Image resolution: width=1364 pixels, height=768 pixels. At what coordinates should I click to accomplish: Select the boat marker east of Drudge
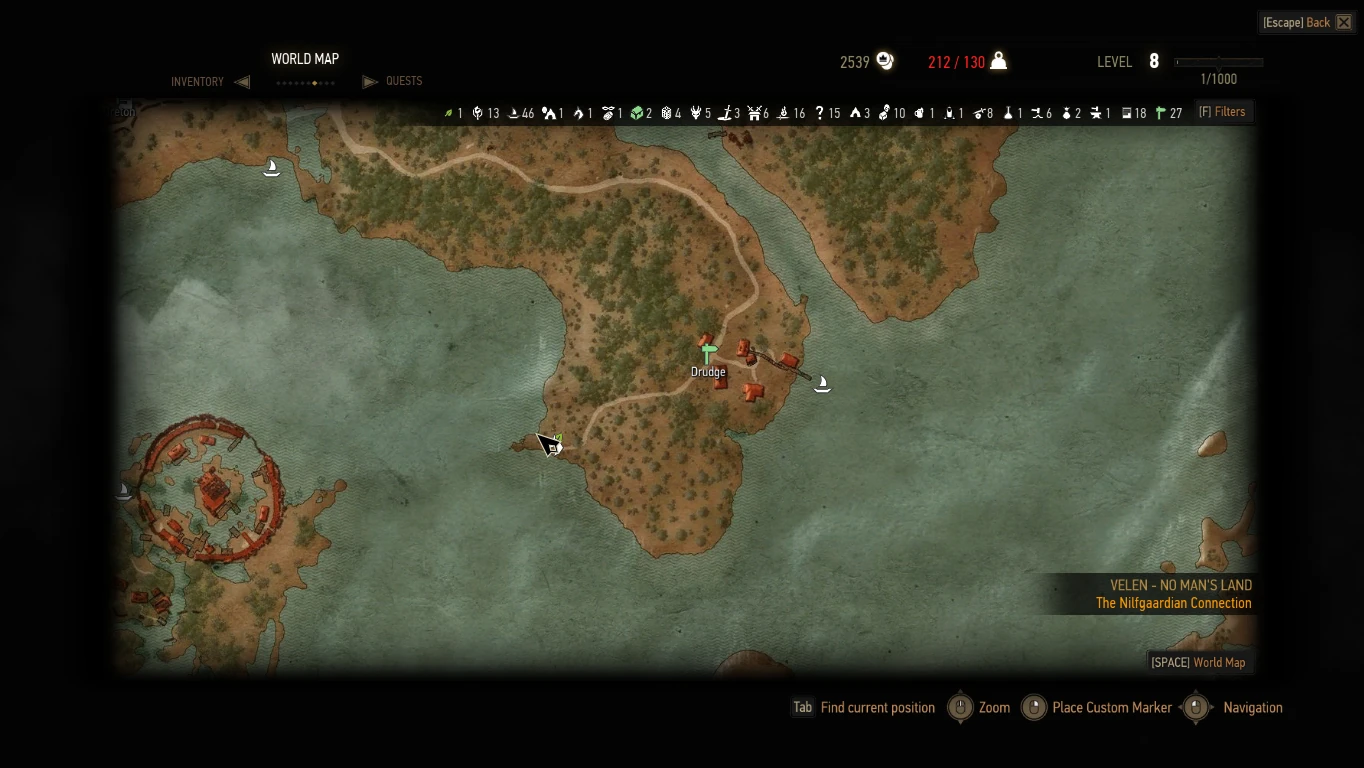[822, 383]
